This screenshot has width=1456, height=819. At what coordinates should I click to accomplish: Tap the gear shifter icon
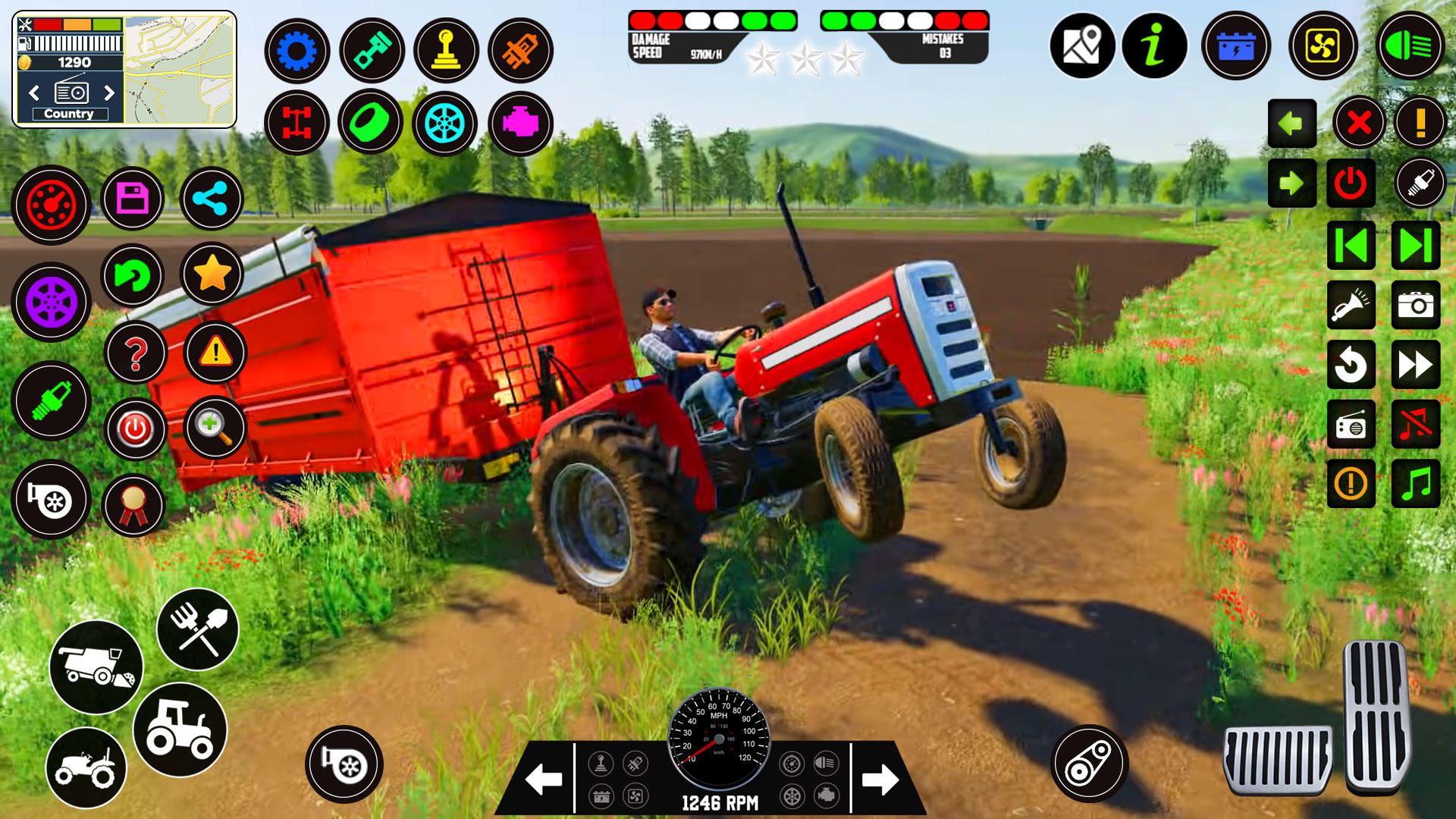(446, 49)
